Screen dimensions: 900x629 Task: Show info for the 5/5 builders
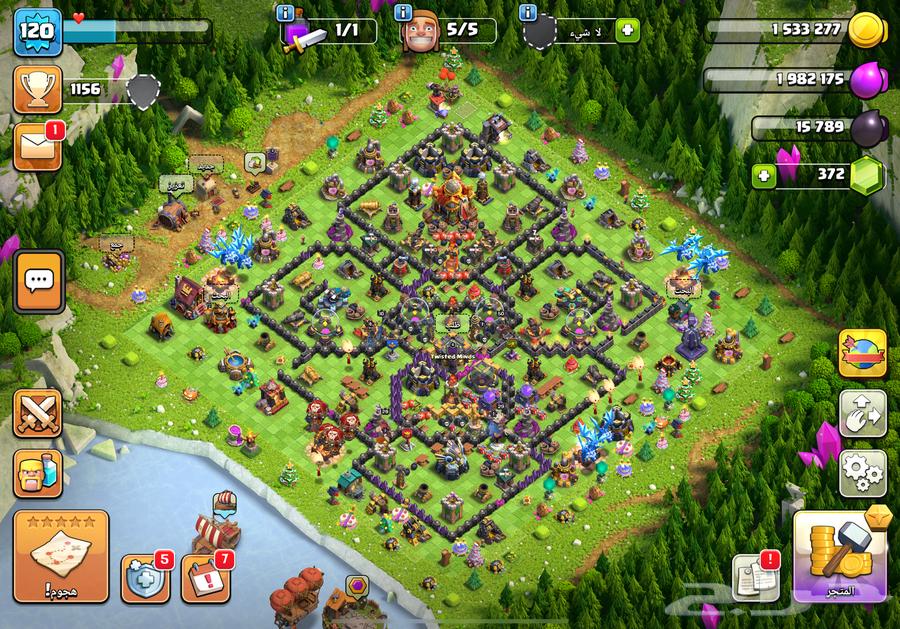click(x=404, y=12)
